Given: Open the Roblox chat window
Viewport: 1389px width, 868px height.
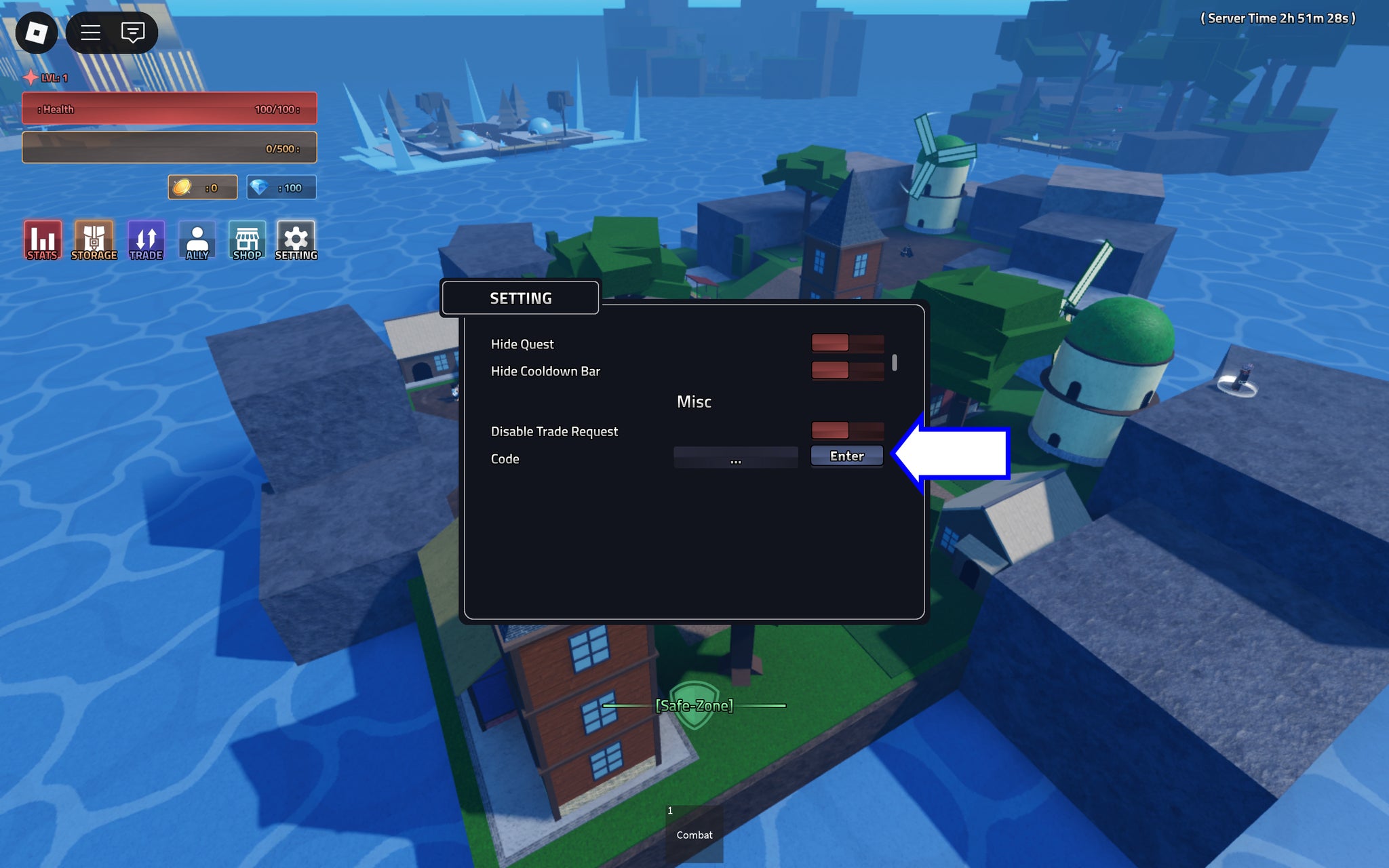Looking at the screenshot, I should 133,32.
